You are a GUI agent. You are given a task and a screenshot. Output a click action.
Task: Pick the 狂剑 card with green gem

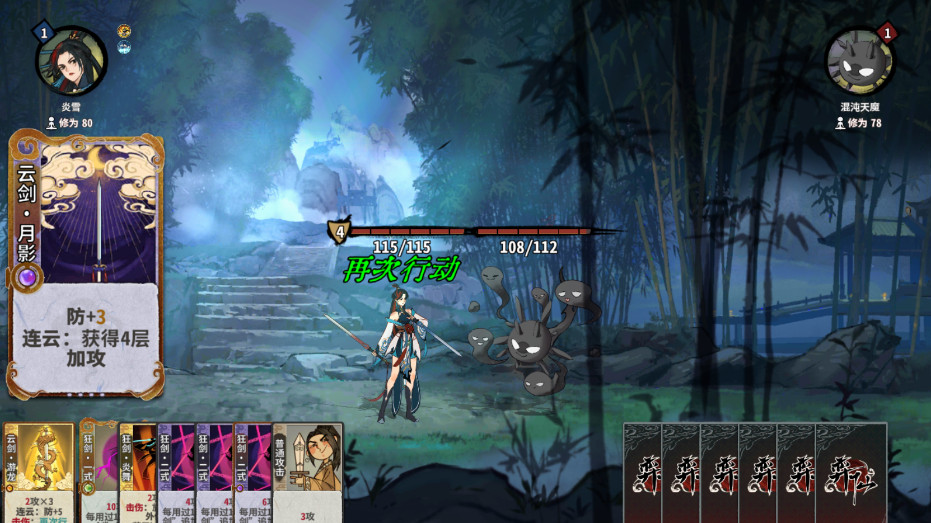click(97, 472)
